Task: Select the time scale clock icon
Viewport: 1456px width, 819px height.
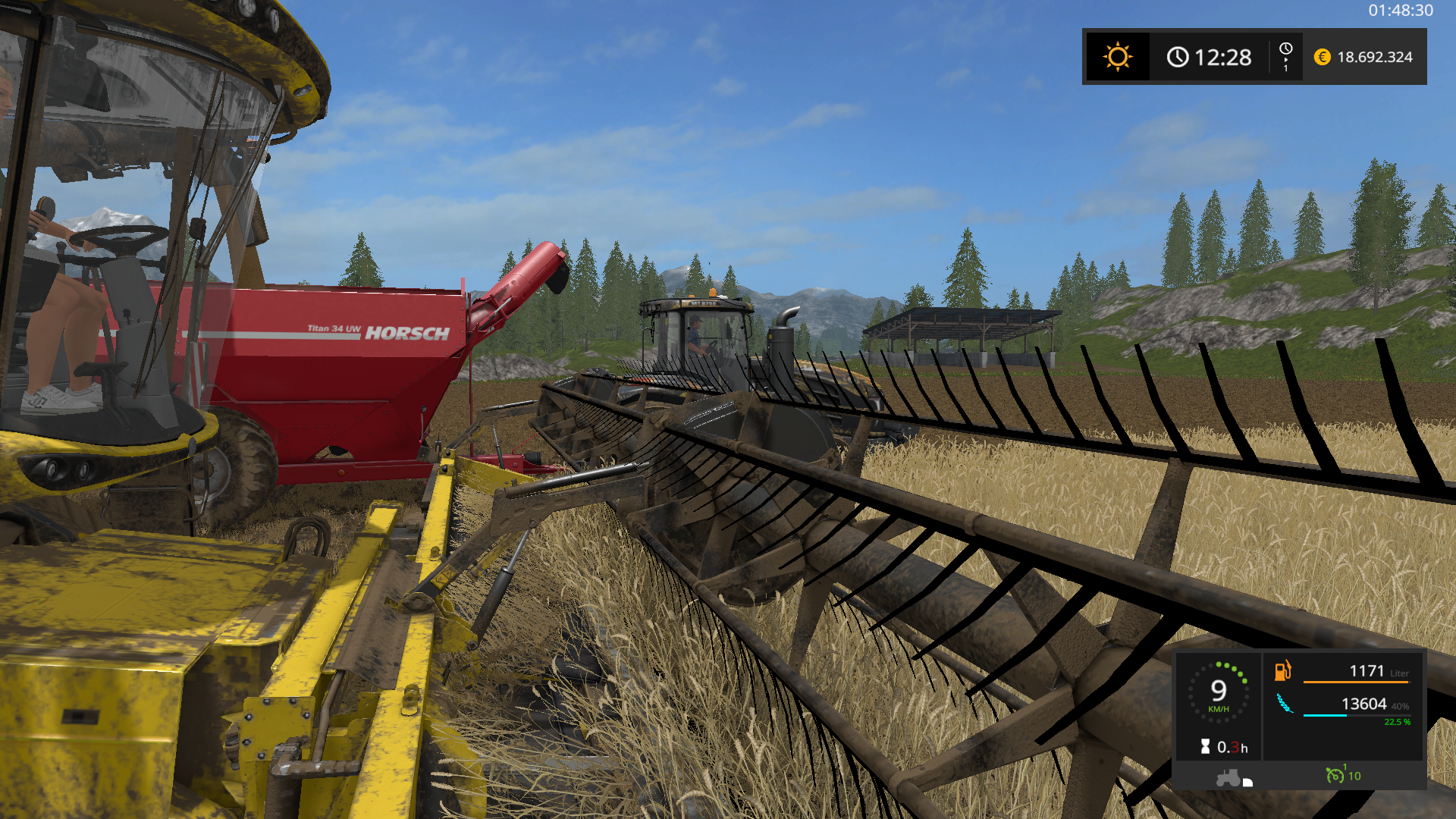Action: 1285,49
